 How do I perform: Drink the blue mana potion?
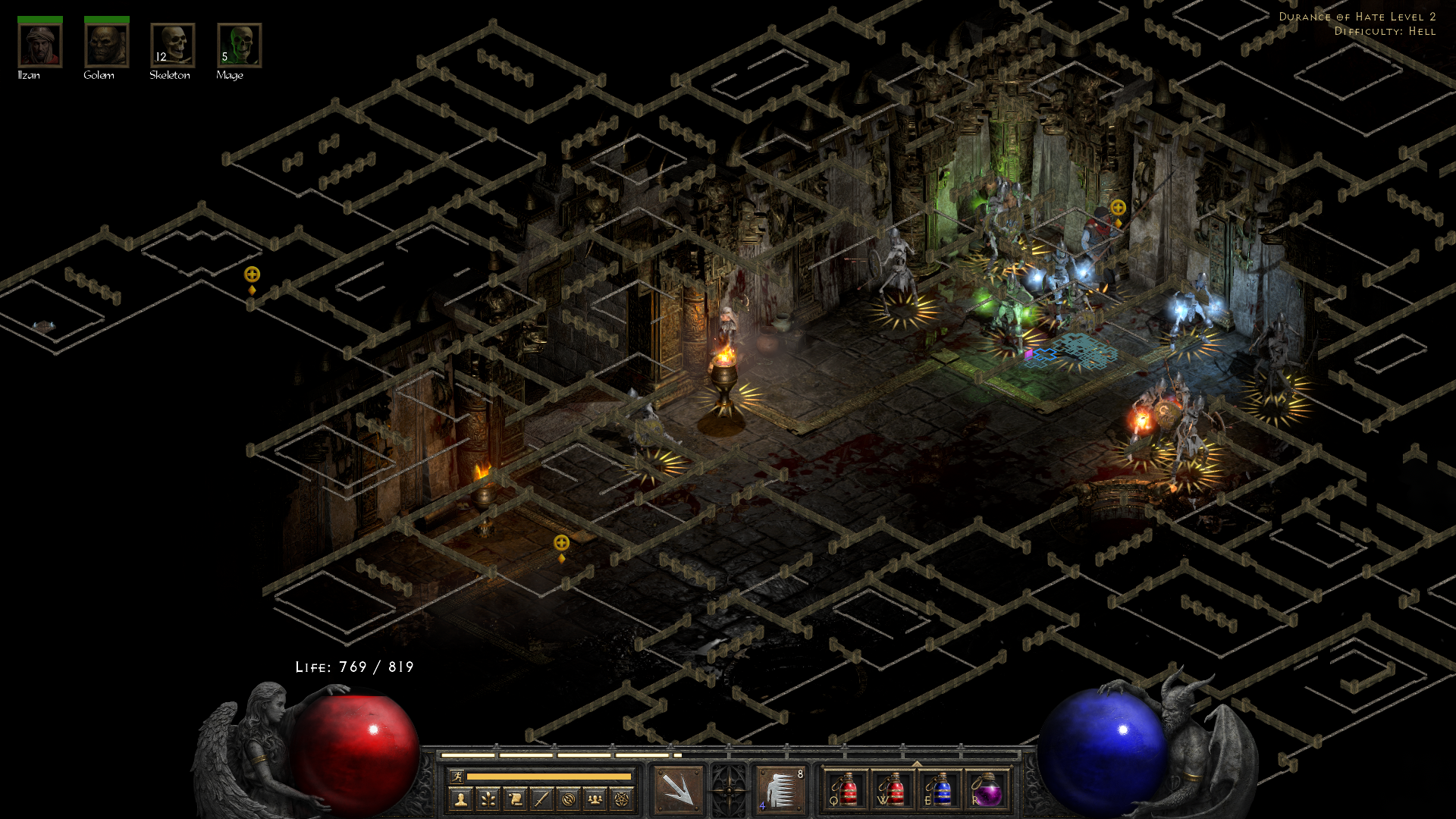point(940,789)
